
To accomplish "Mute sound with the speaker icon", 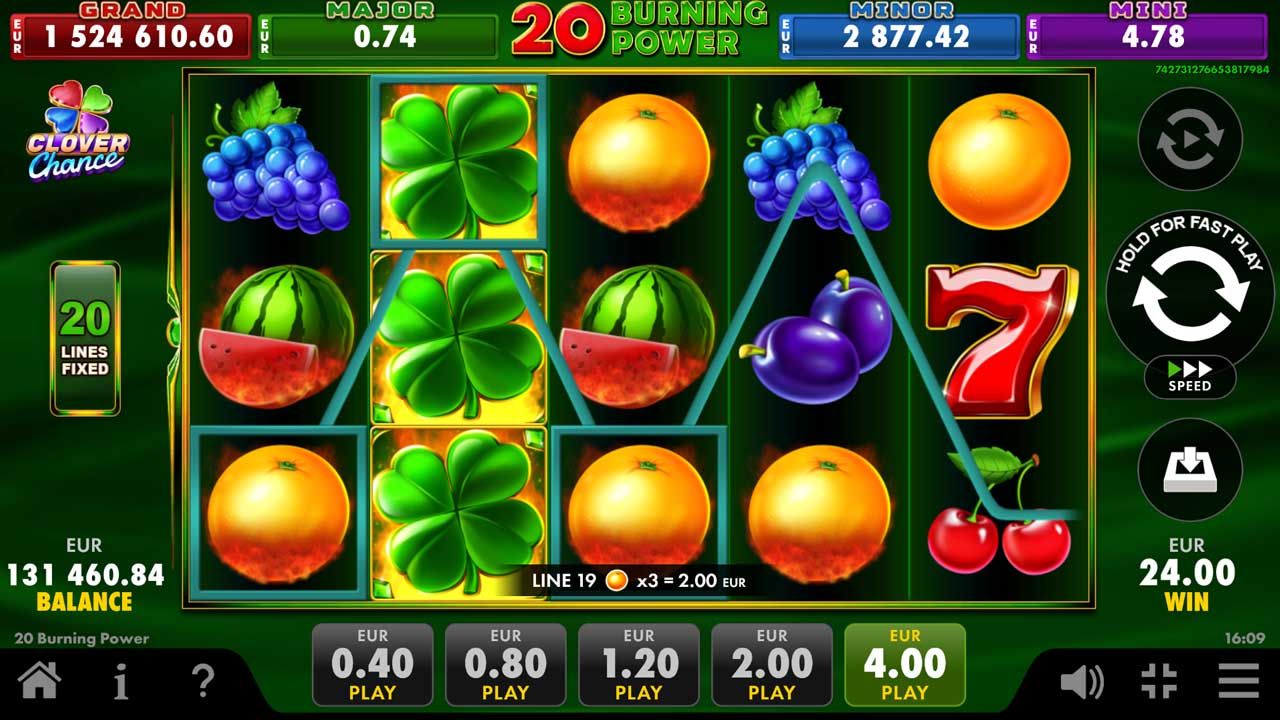I will coord(1081,682).
